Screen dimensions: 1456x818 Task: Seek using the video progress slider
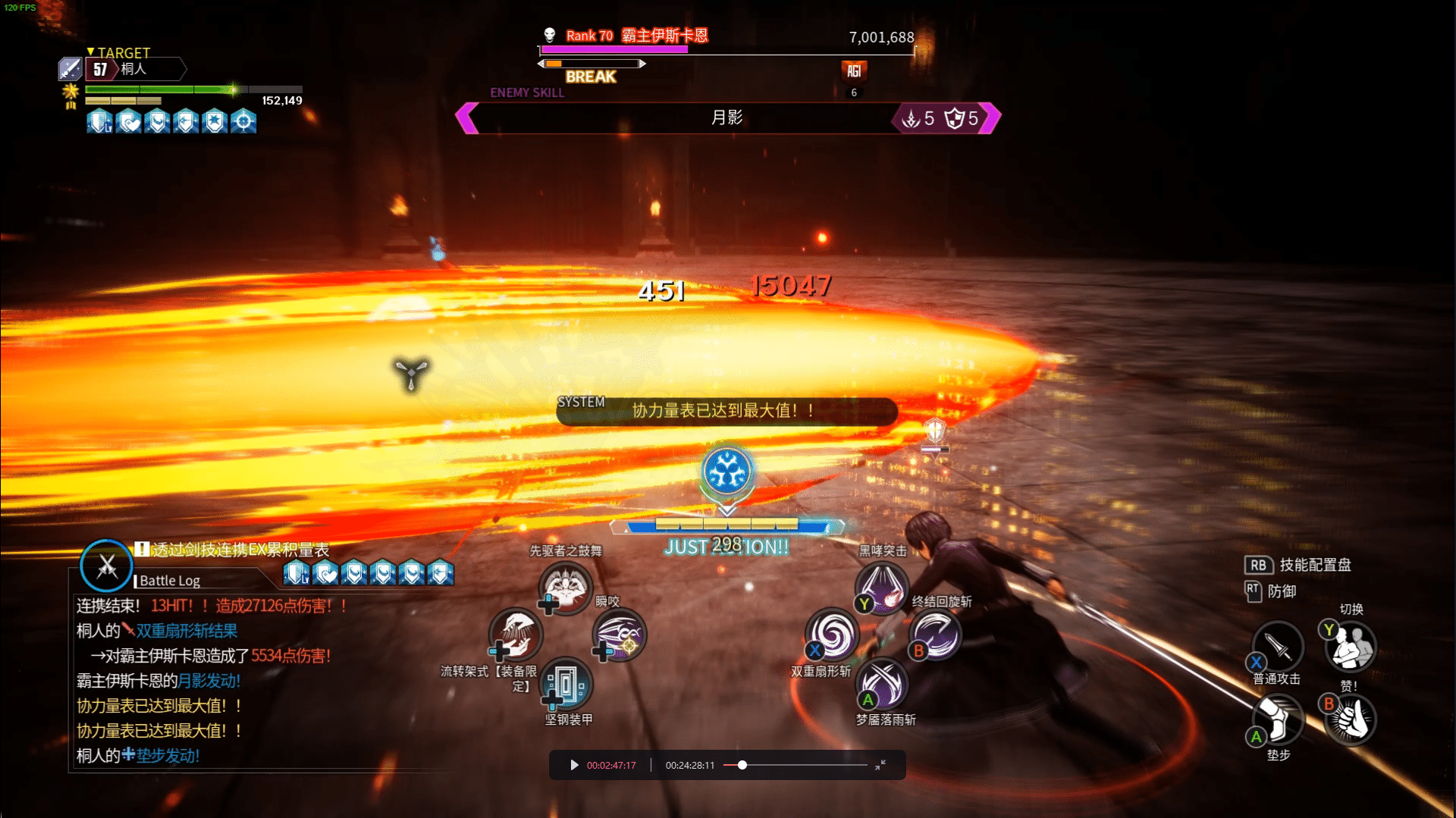[742, 765]
